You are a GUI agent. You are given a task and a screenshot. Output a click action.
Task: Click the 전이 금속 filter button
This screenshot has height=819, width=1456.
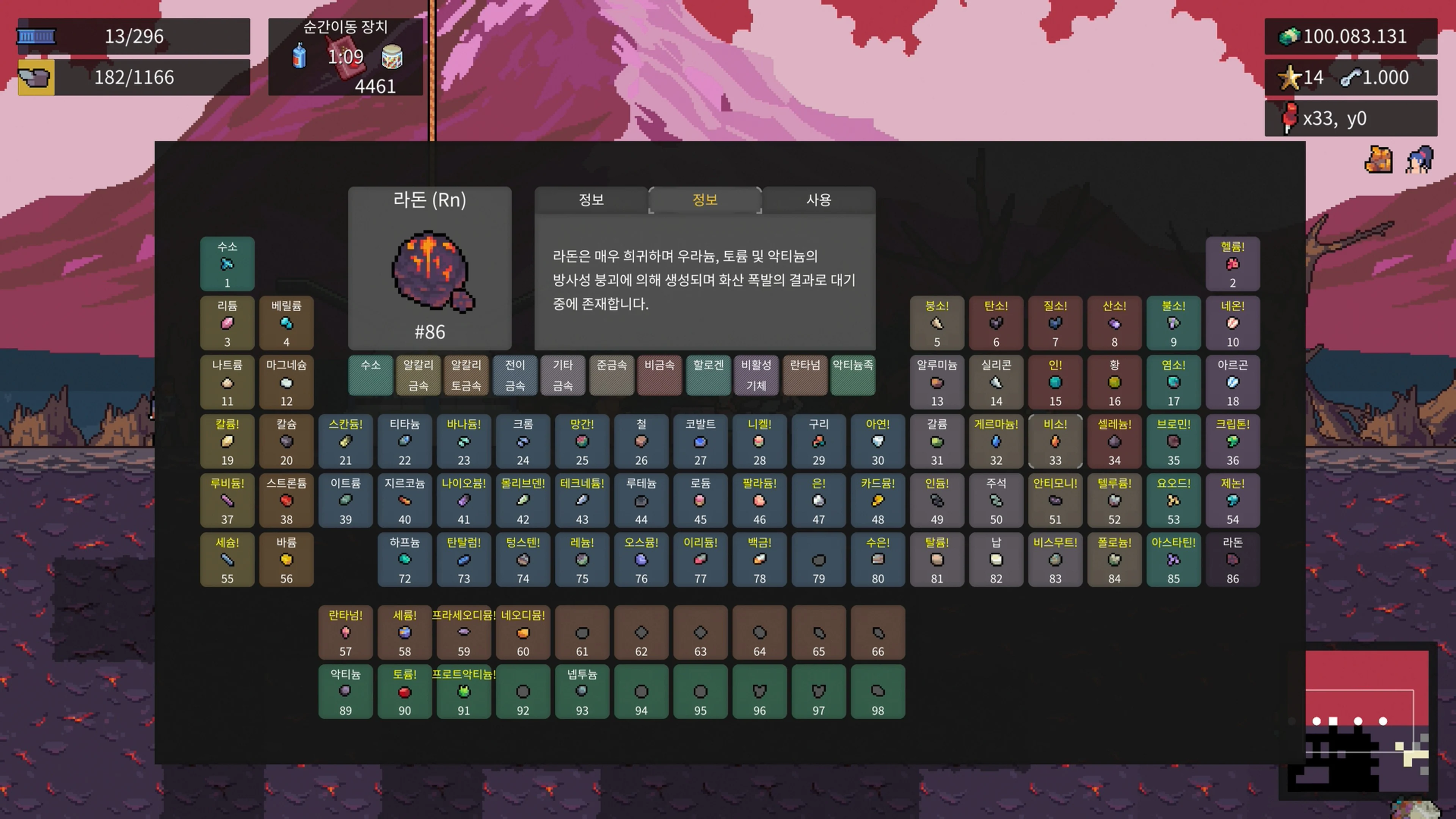pyautogui.click(x=516, y=375)
